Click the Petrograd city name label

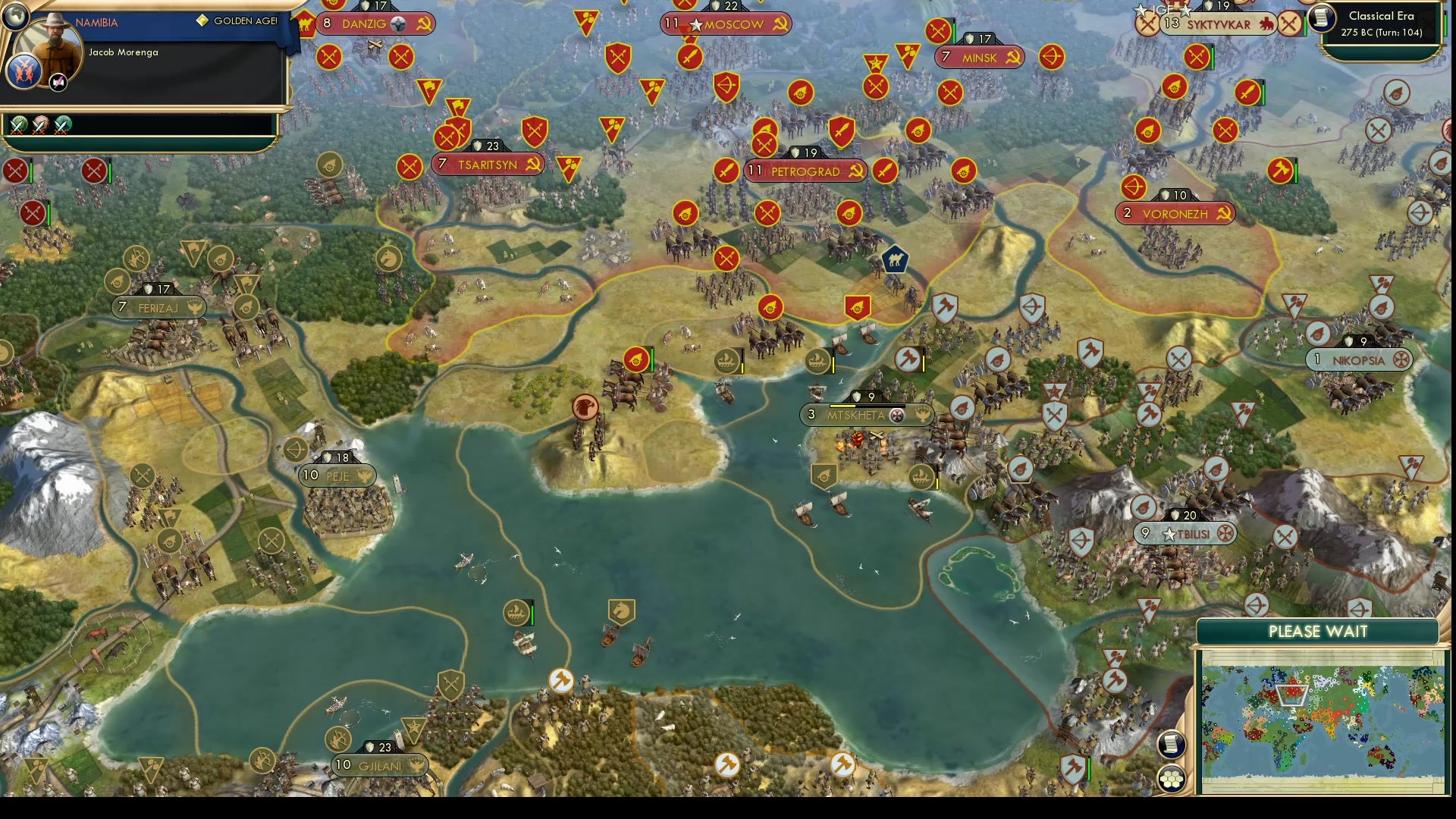(x=806, y=171)
